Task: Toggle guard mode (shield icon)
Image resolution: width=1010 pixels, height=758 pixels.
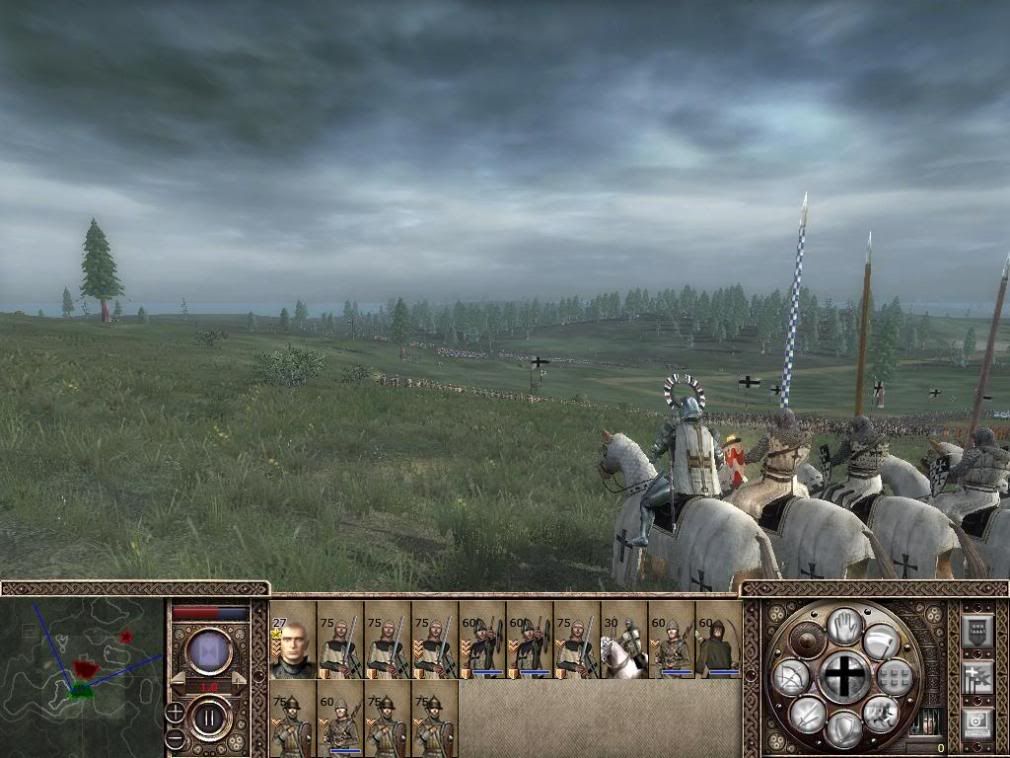Action: tap(845, 728)
